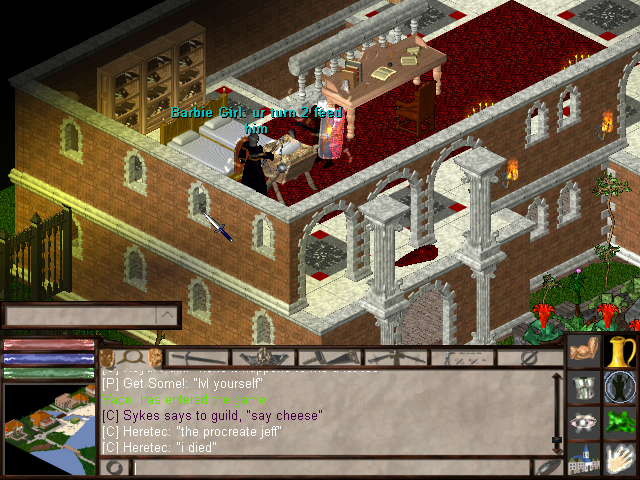
Task: Focus the chat text input field
Action: coord(330,467)
